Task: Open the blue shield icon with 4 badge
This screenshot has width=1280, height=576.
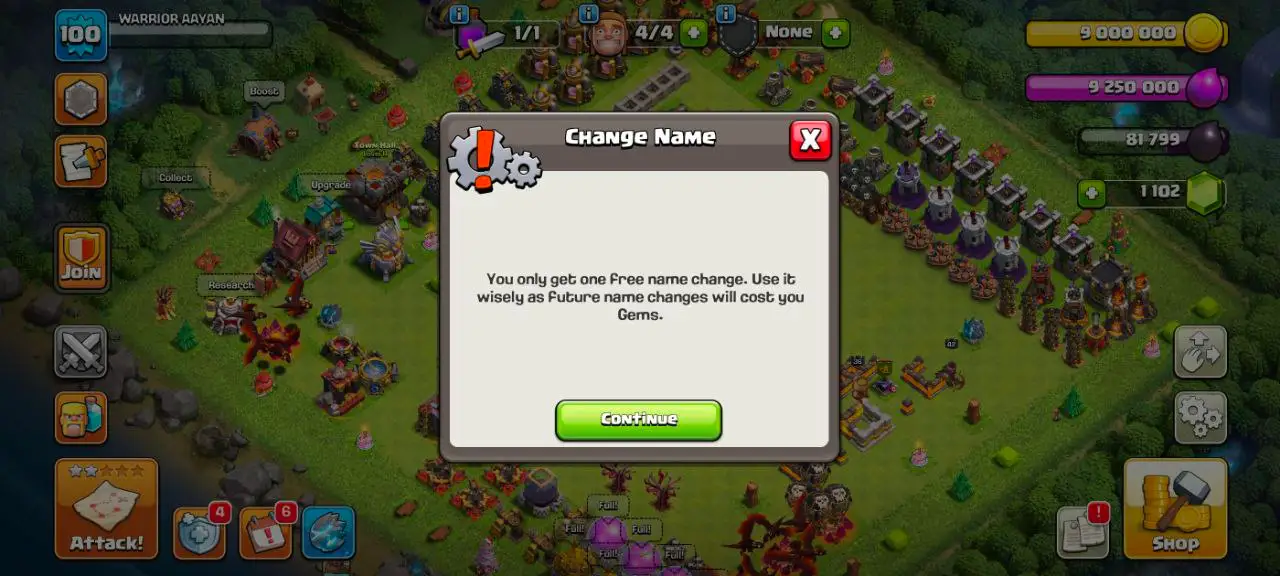Action: tap(198, 534)
